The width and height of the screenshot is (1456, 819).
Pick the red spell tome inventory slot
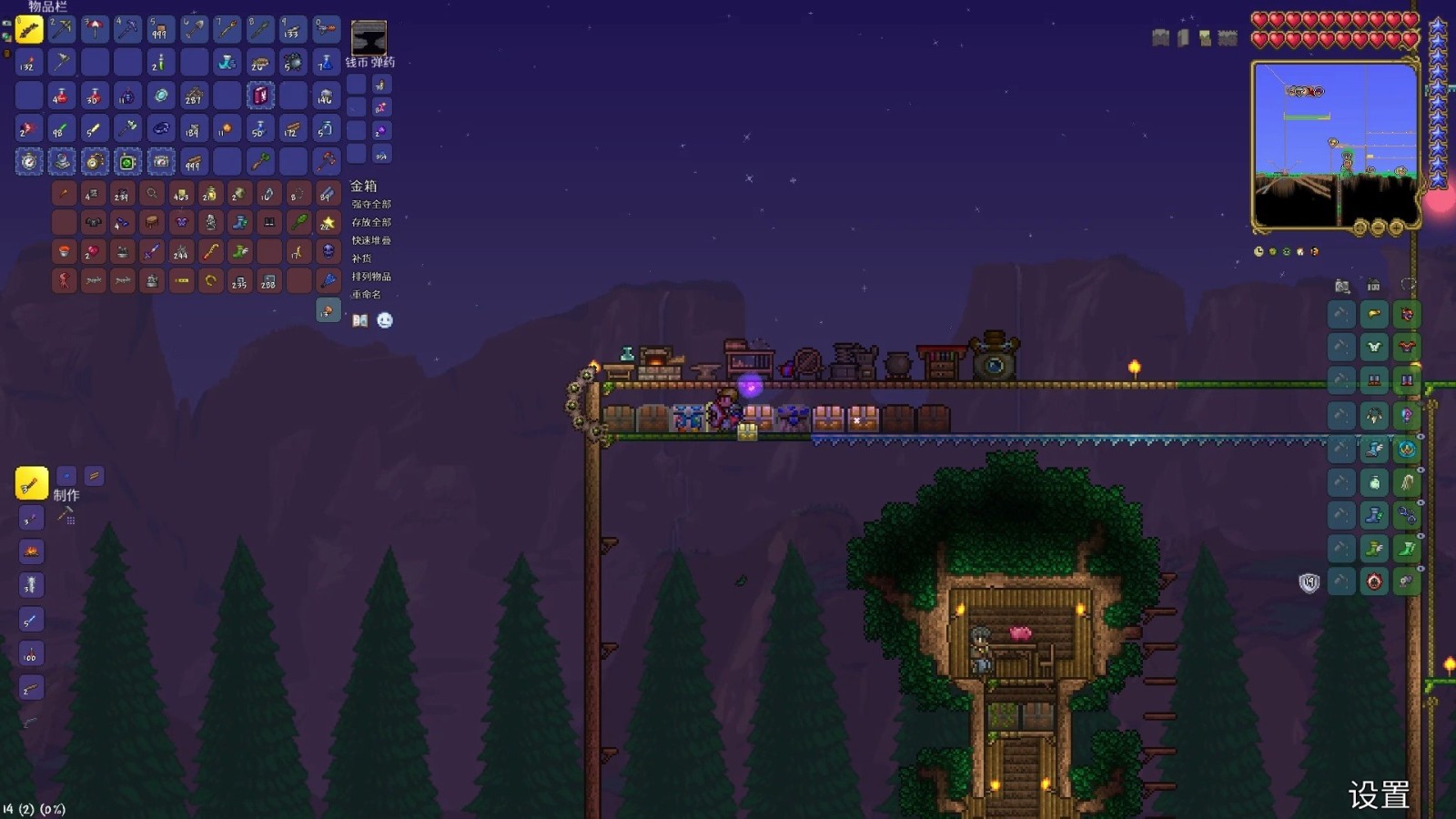pyautogui.click(x=259, y=96)
